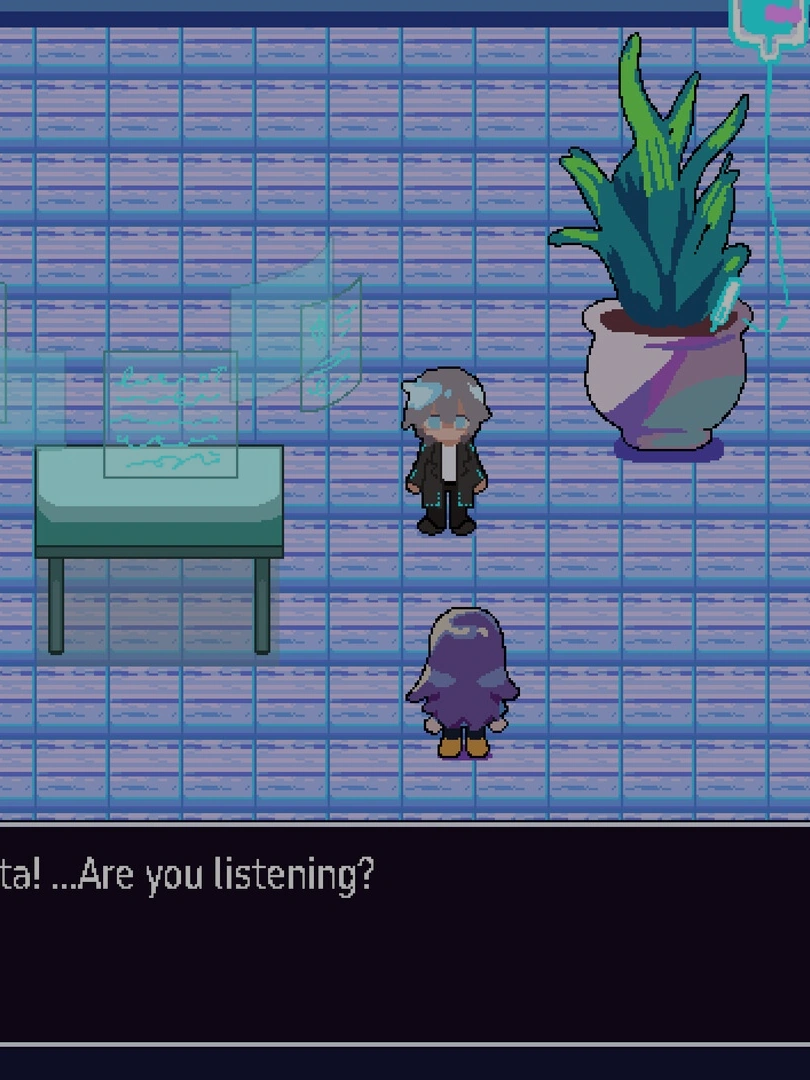Advance the "Are you listening?" dialogue box

[404, 933]
